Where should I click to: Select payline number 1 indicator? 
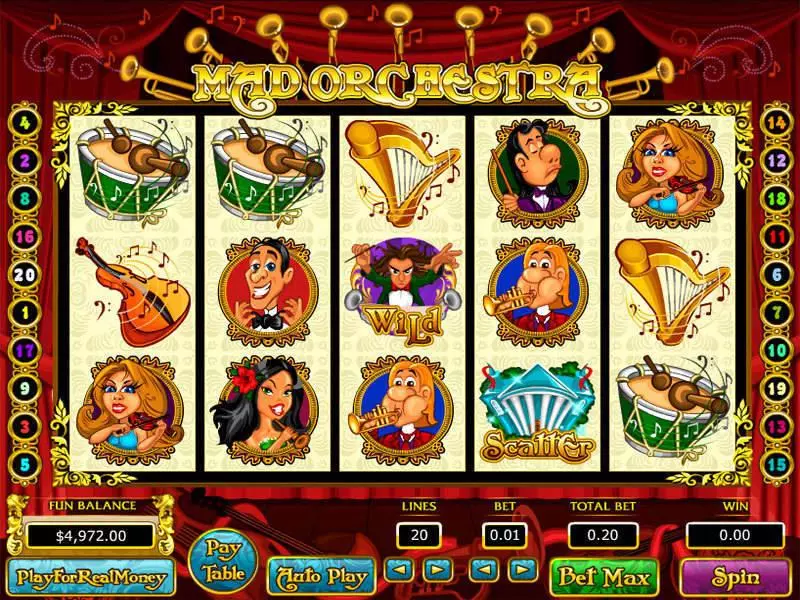pyautogui.click(x=24, y=312)
